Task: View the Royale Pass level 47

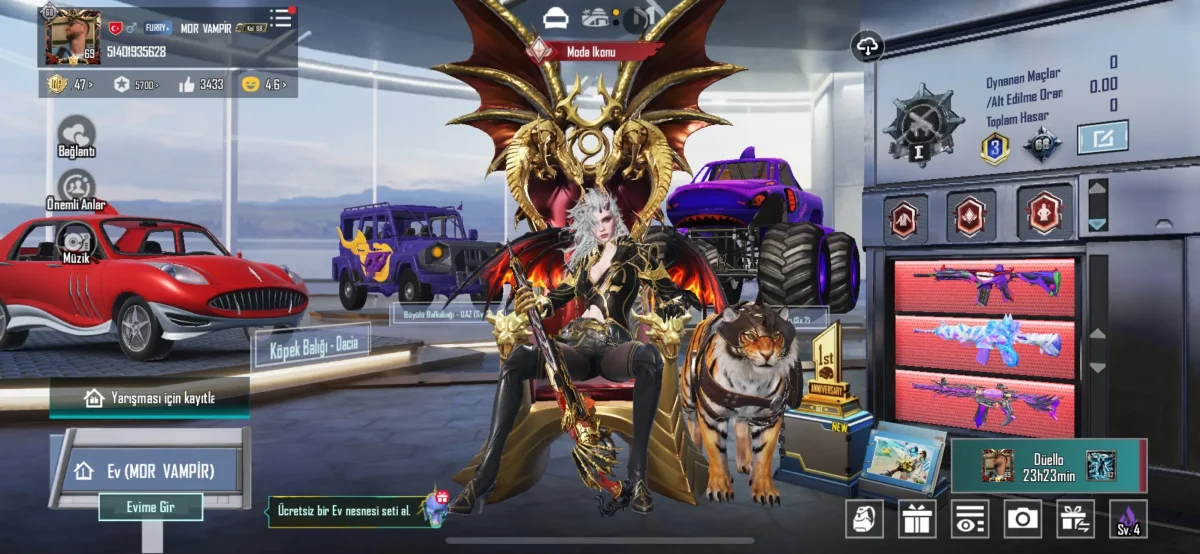Action: tap(70, 84)
